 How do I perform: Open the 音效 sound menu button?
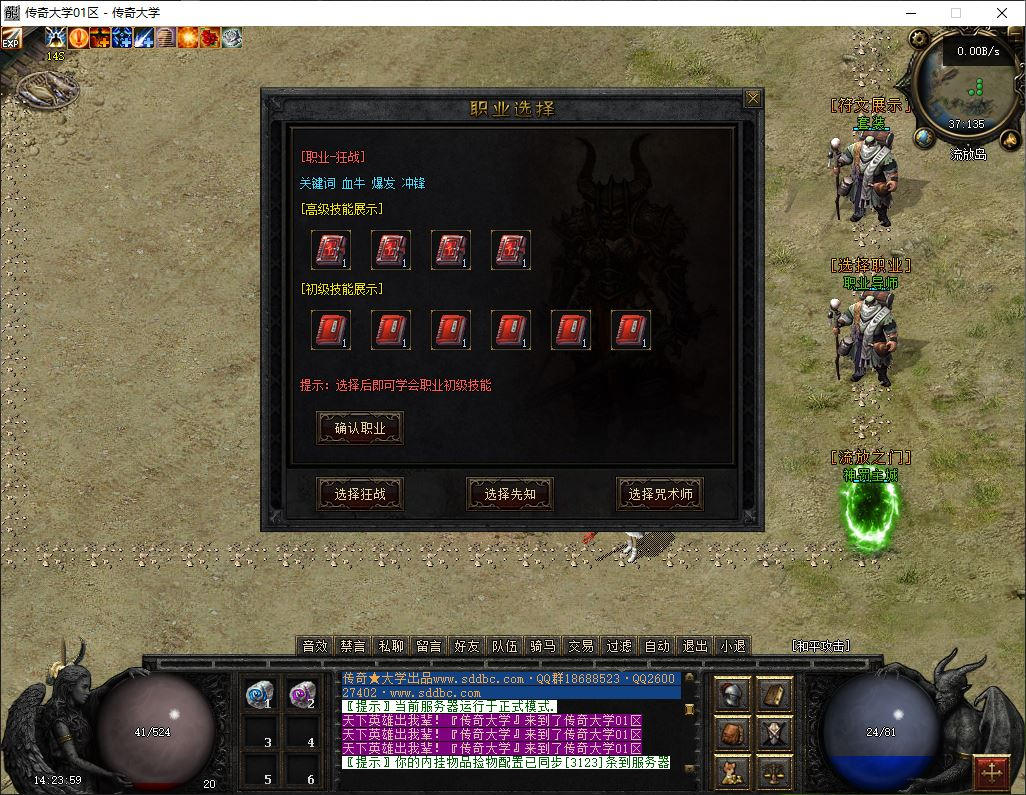[x=315, y=646]
